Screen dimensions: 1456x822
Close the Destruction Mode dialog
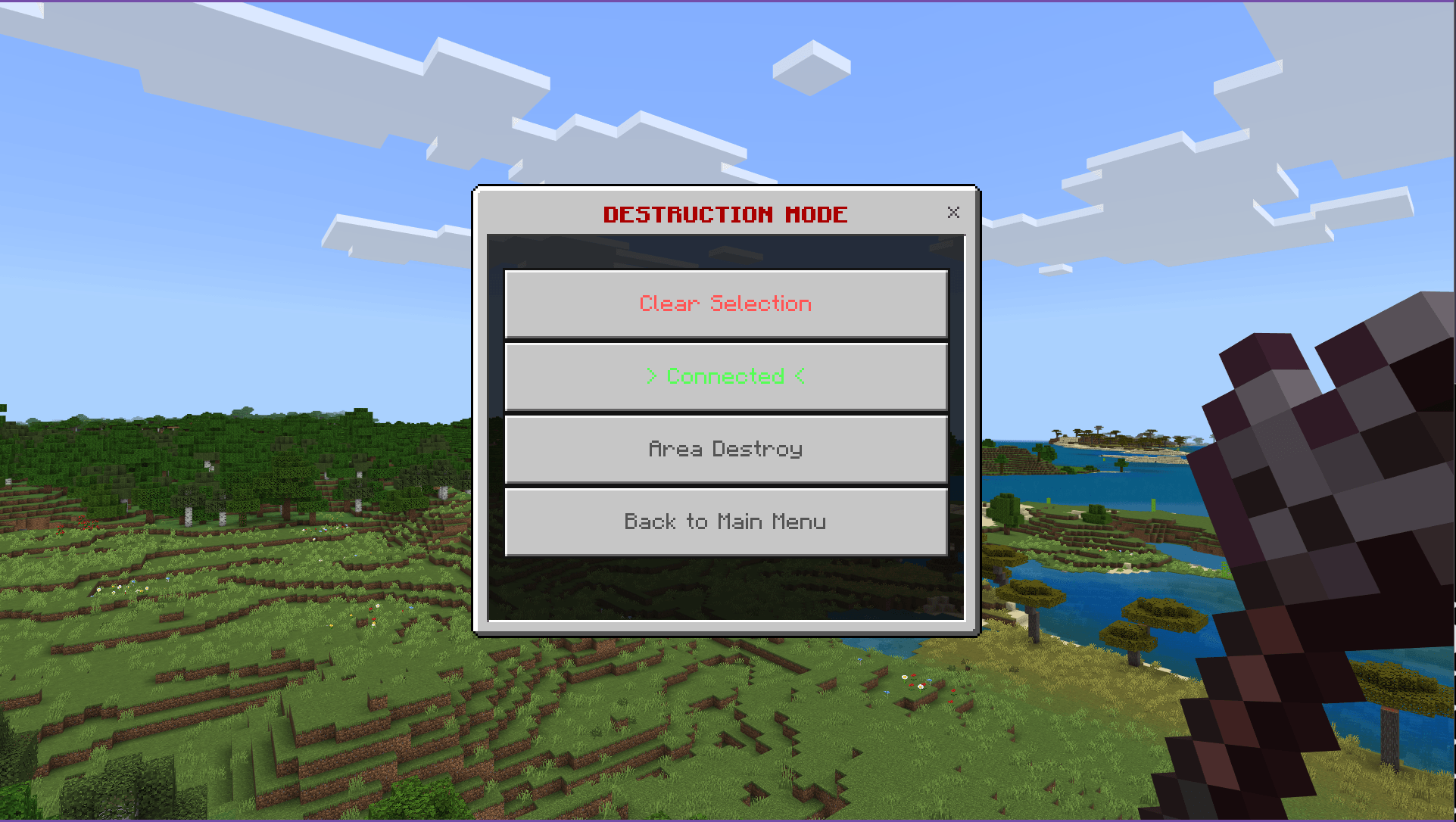click(x=953, y=213)
